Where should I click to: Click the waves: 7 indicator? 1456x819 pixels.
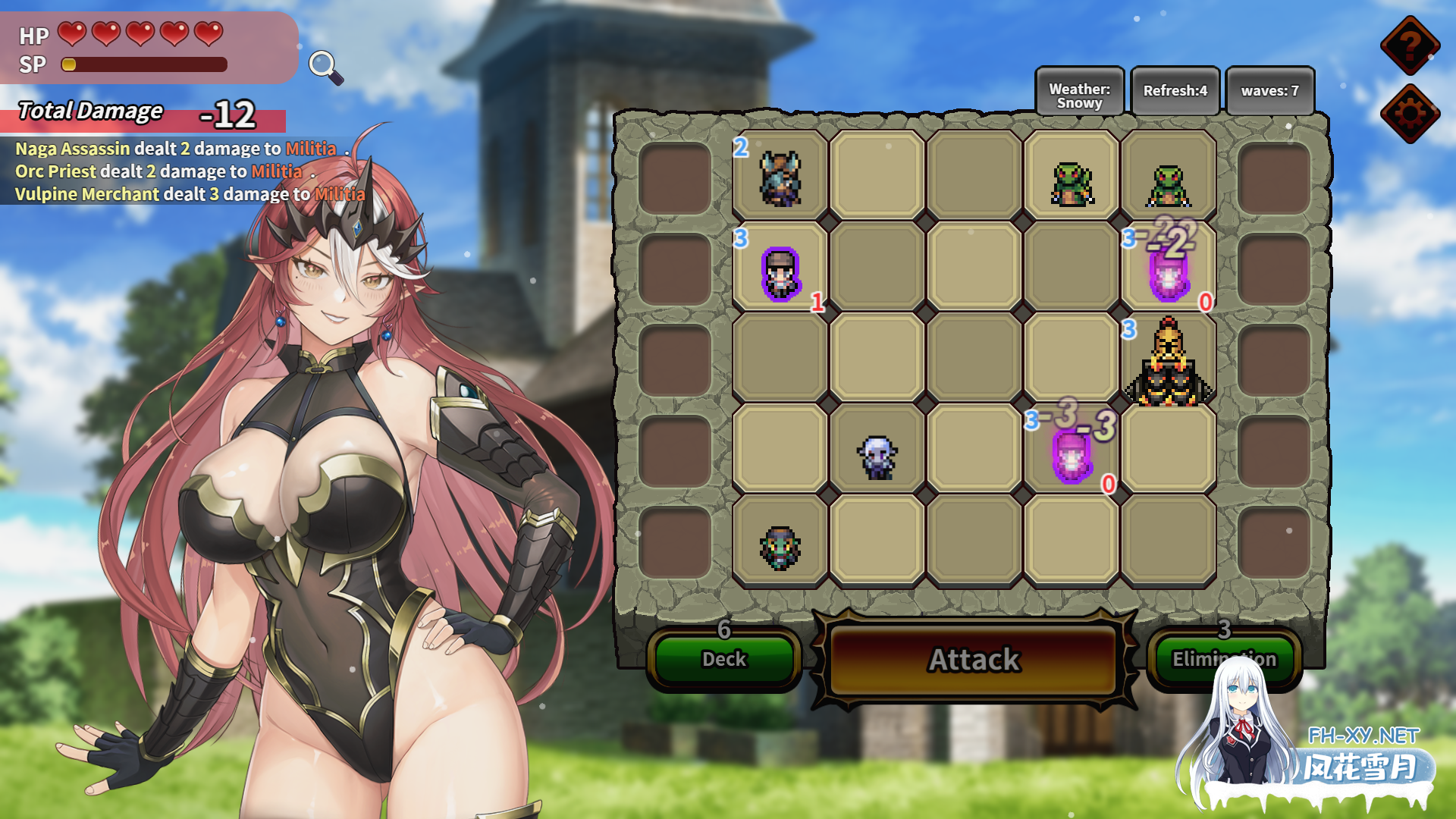[1270, 90]
